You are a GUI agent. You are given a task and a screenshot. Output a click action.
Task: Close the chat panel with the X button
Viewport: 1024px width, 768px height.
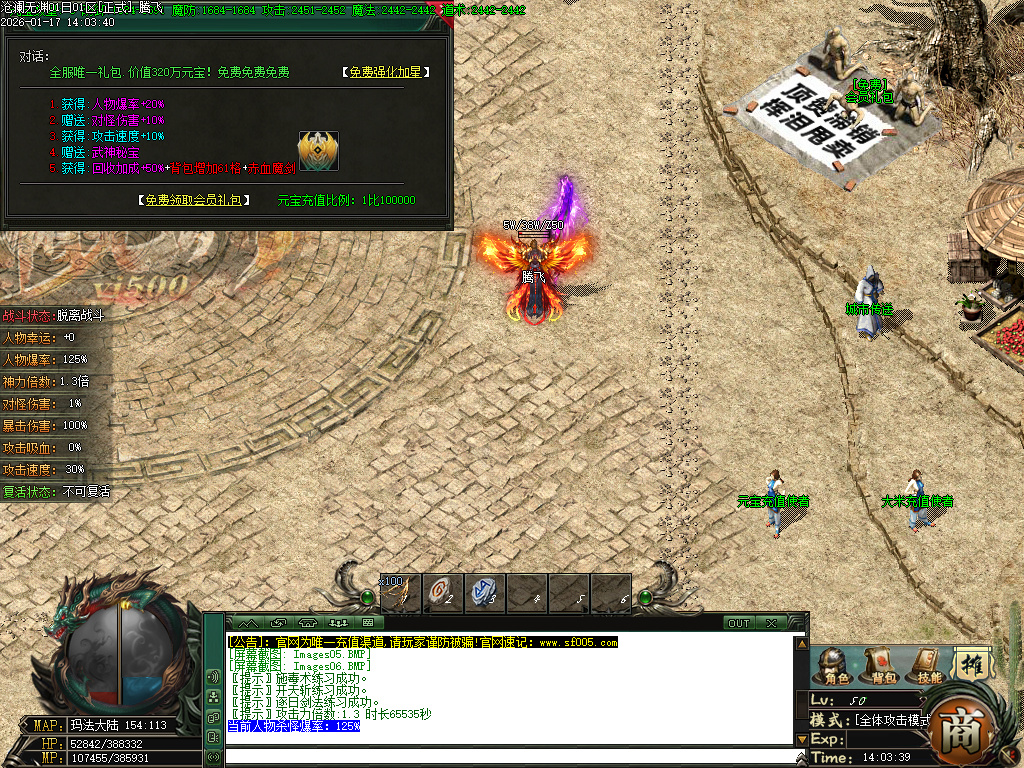[771, 623]
